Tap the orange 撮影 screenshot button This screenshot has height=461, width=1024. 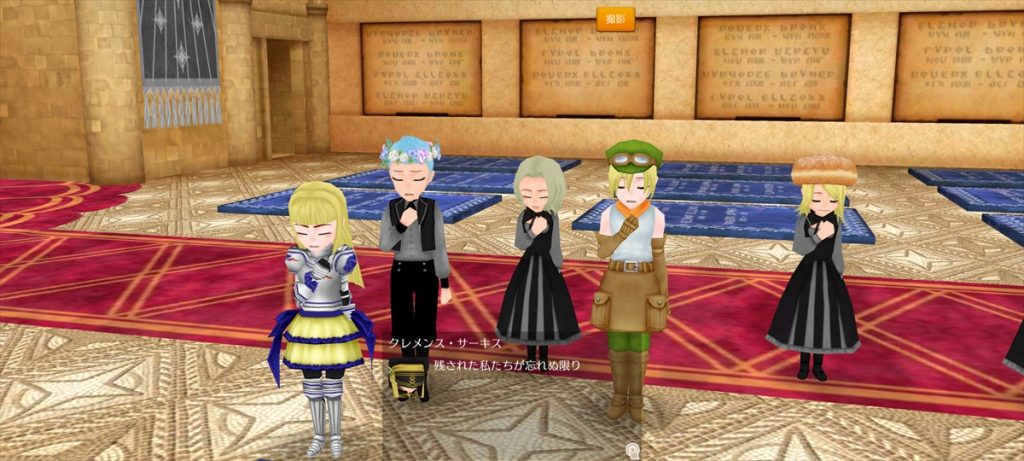(615, 18)
